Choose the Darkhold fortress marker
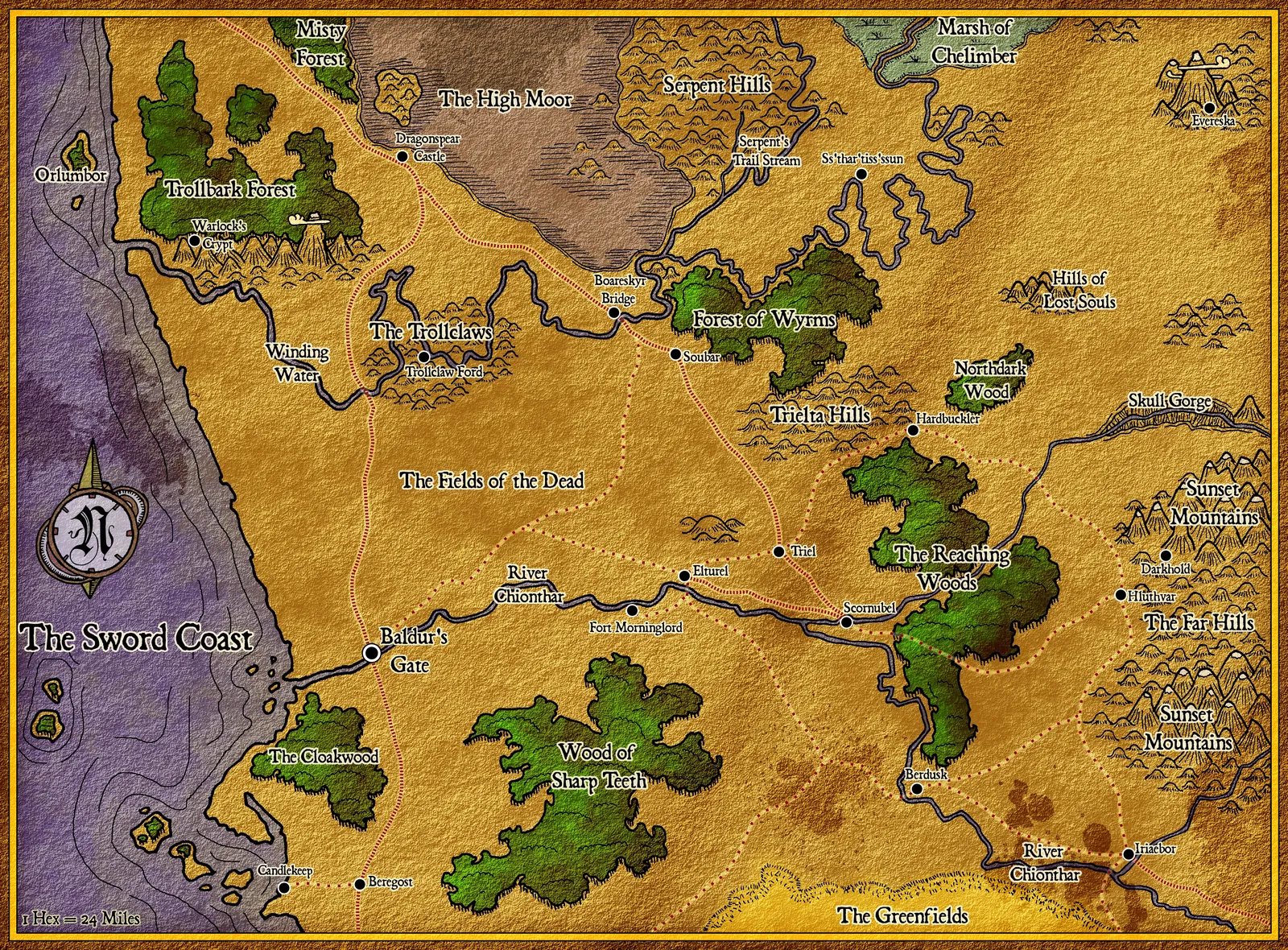1288x950 pixels. [1165, 556]
